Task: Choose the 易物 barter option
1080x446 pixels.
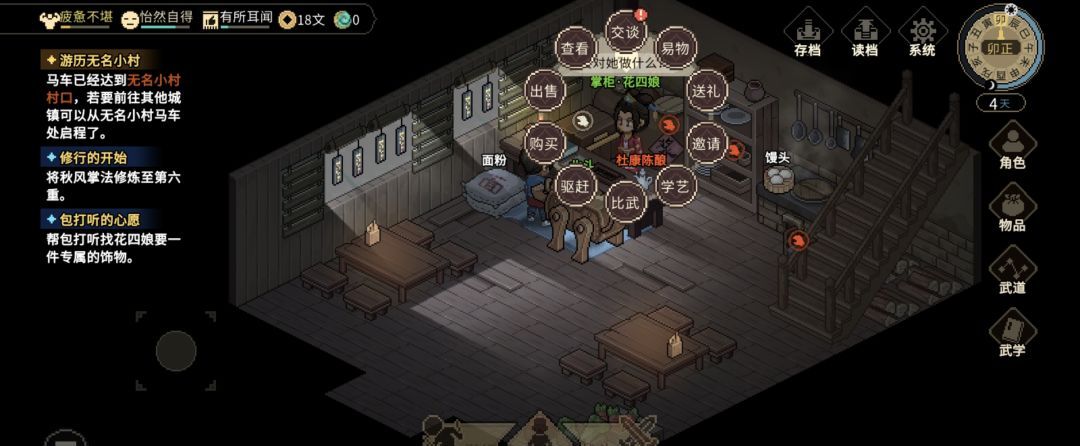Action: pos(676,48)
